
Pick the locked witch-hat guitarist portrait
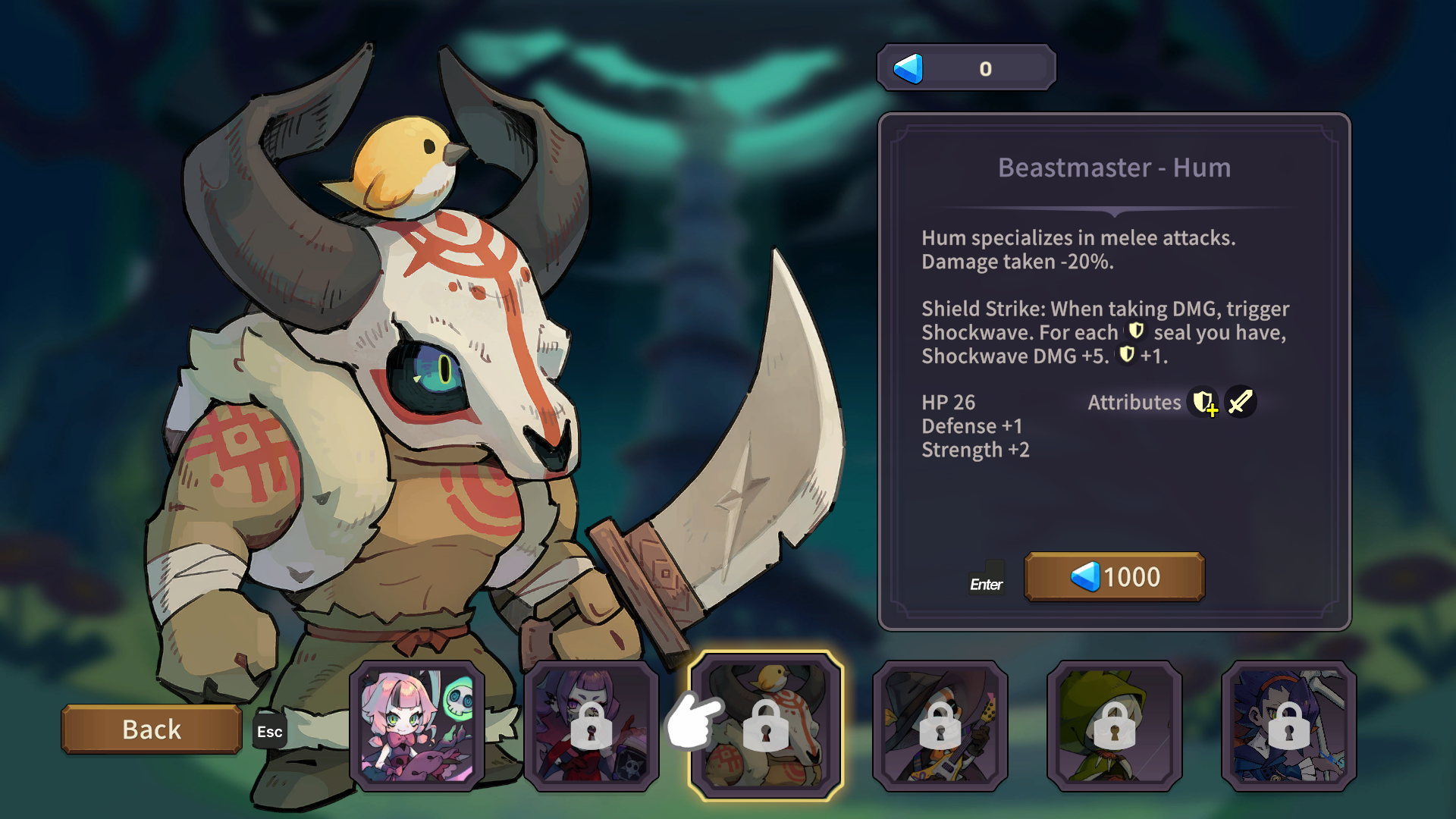point(940,726)
